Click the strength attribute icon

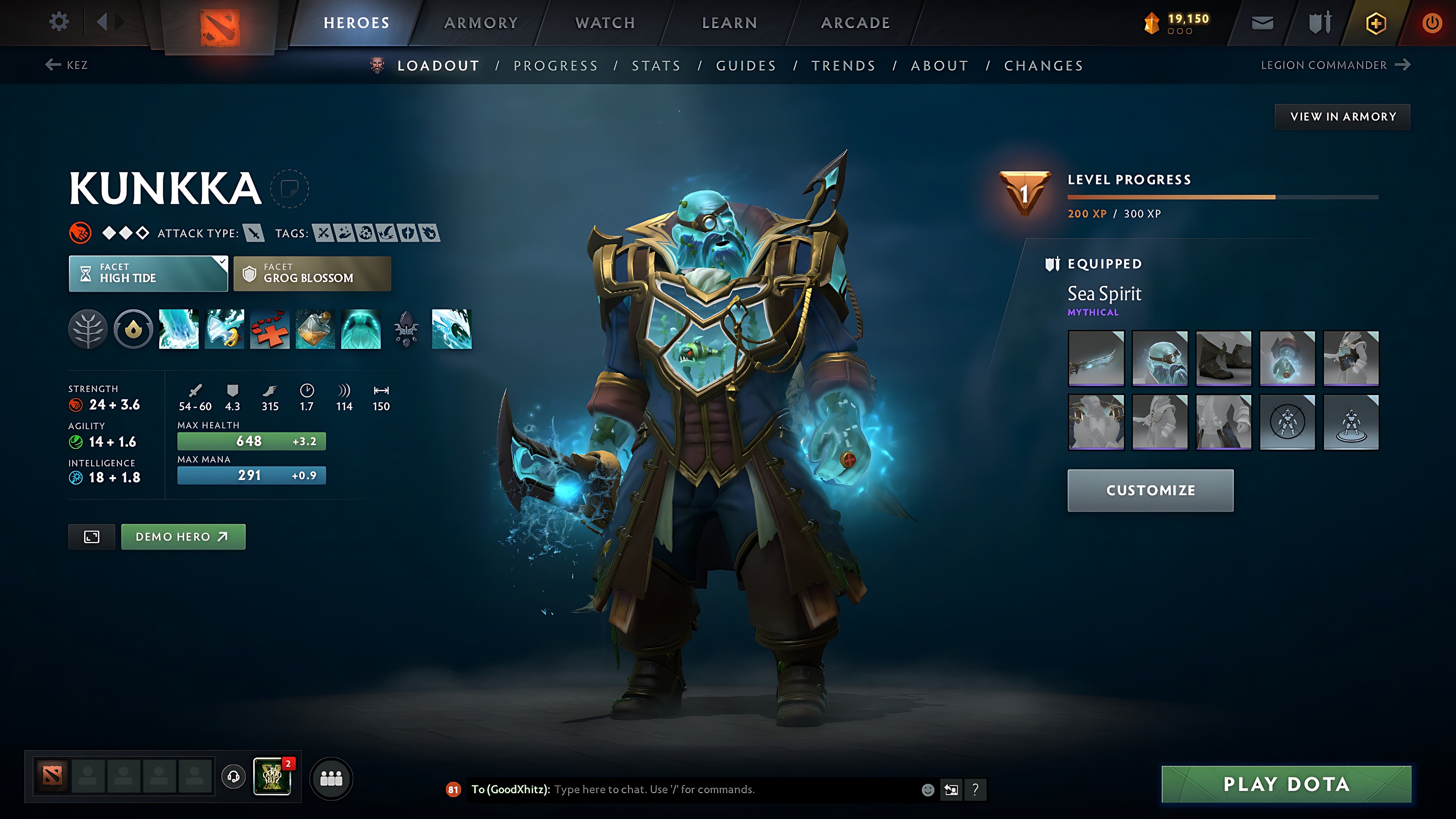(x=77, y=405)
